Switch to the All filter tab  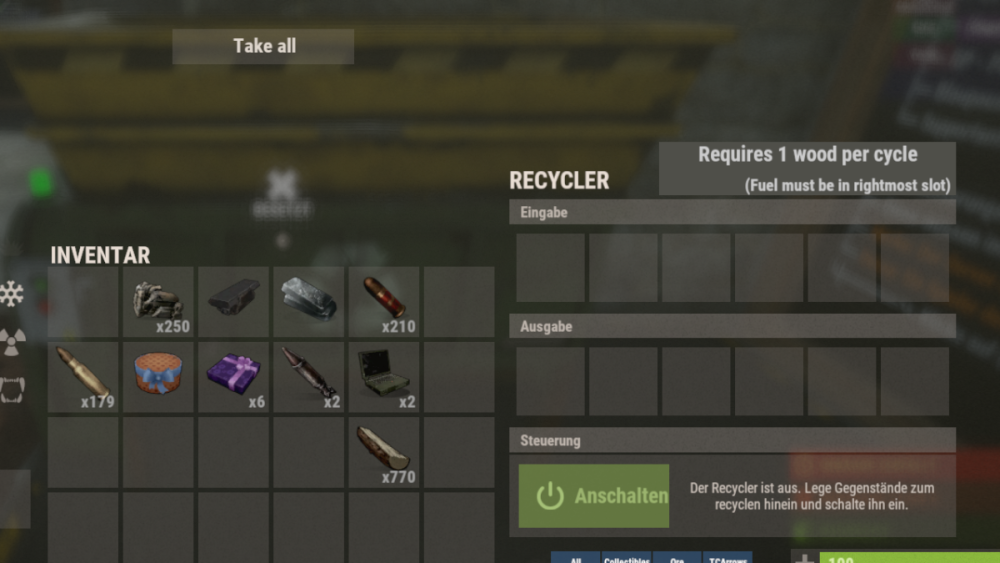tap(575, 558)
